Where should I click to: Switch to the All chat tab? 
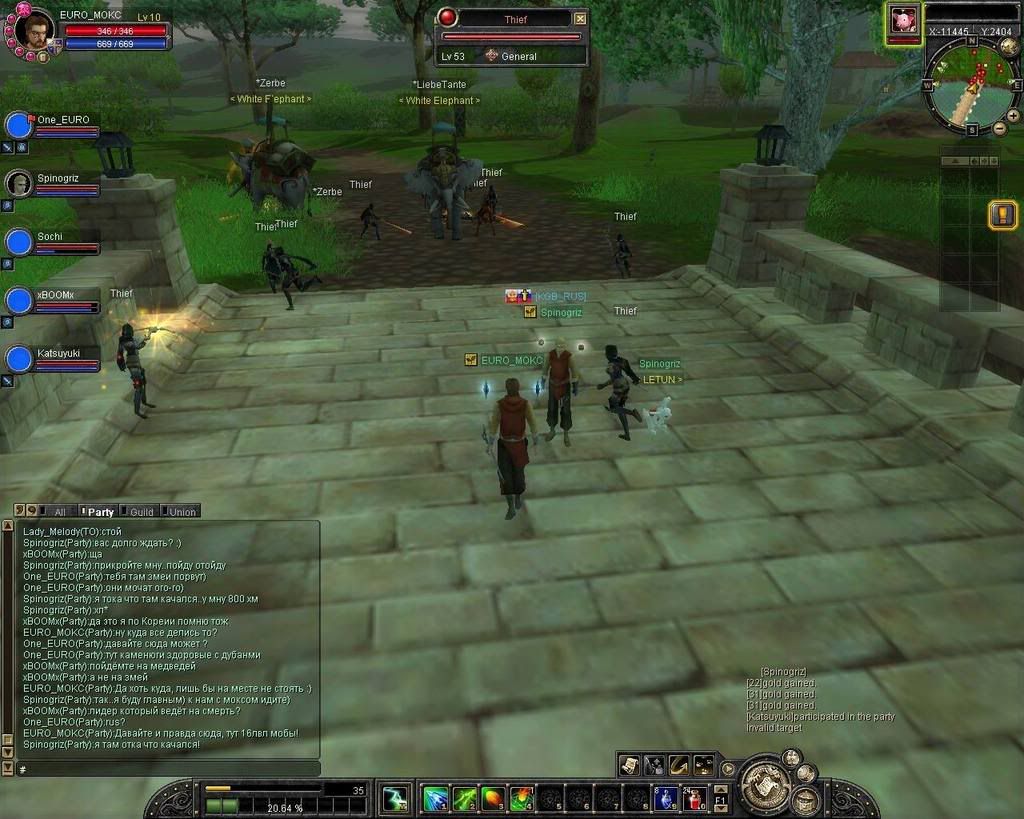[x=59, y=511]
